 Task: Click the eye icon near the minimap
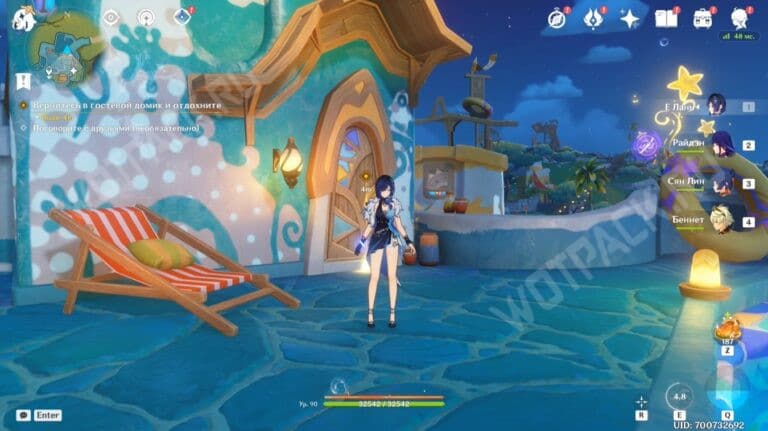(x=111, y=17)
